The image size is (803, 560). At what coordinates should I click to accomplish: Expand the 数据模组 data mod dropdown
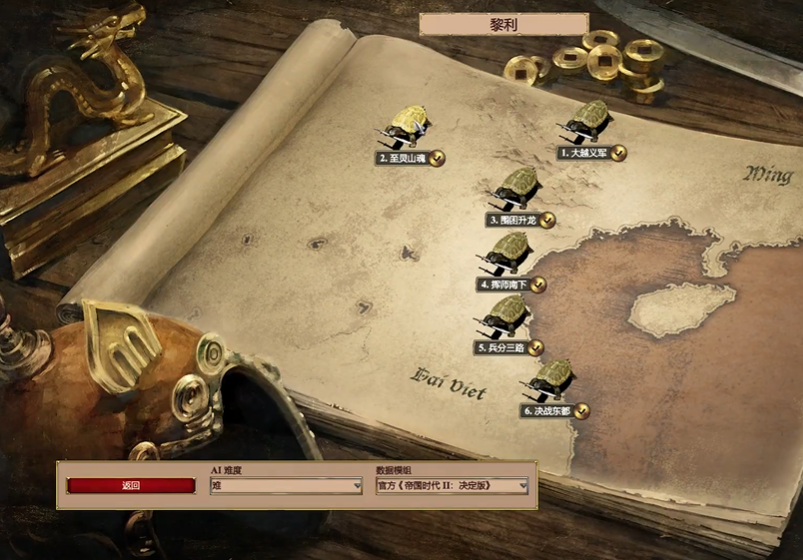click(x=451, y=486)
